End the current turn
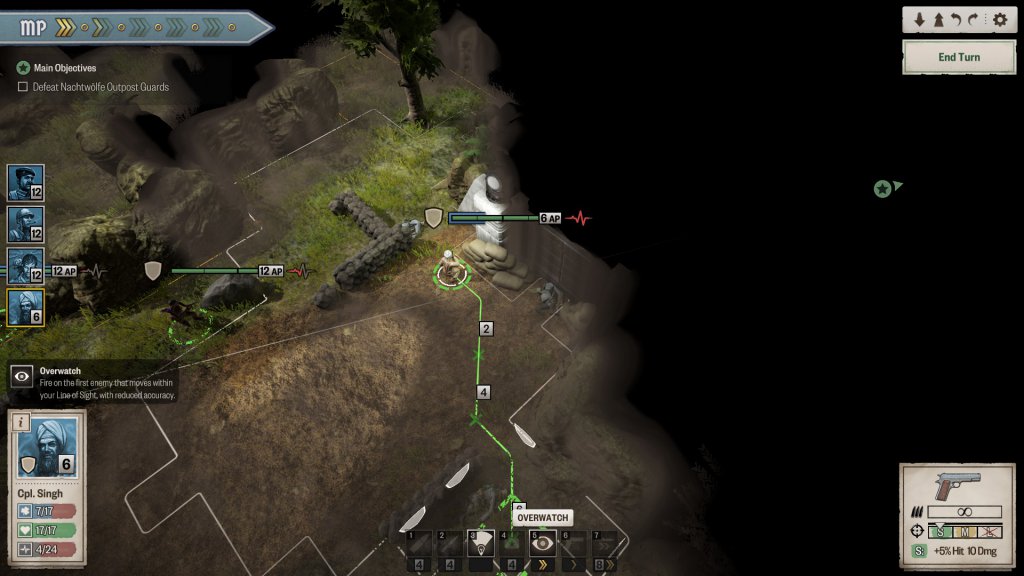Screen dimensions: 1024x576 tap(958, 57)
